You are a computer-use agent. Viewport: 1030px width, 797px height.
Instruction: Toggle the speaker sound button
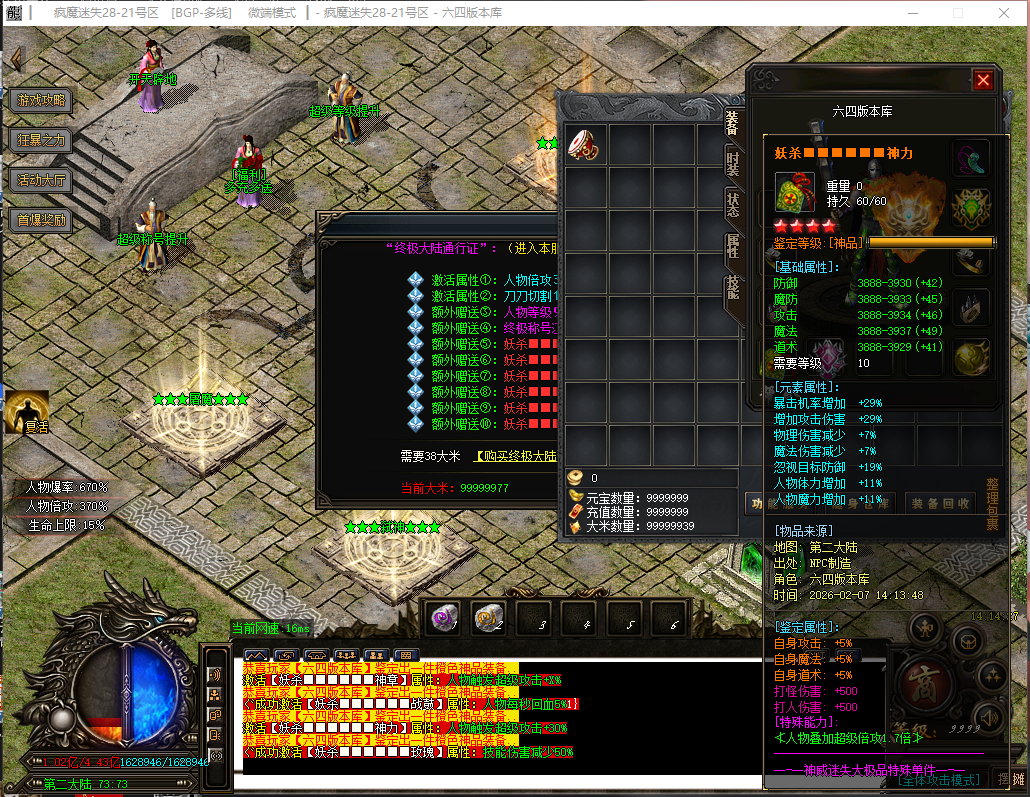pyautogui.click(x=989, y=717)
